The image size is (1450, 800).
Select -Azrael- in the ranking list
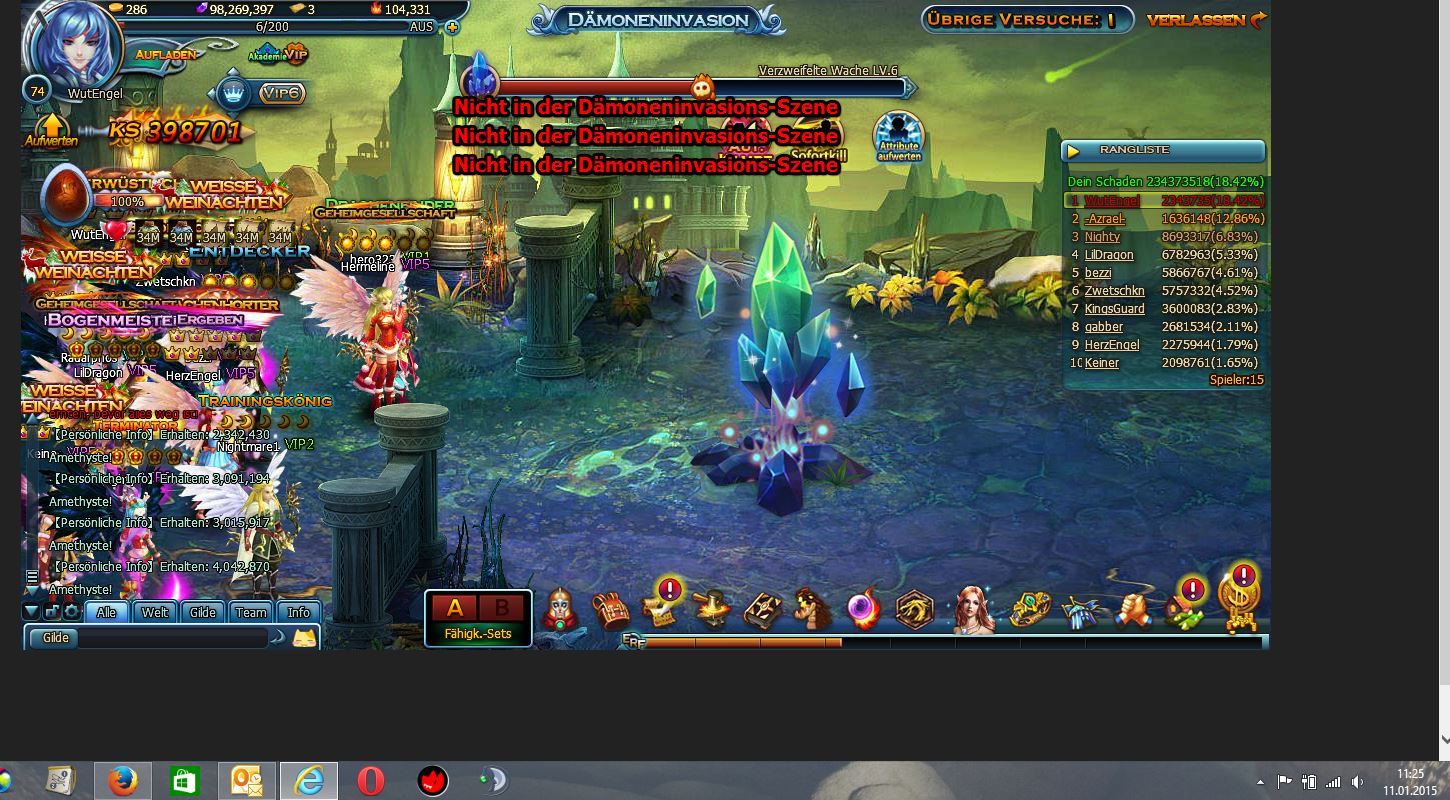point(1105,219)
